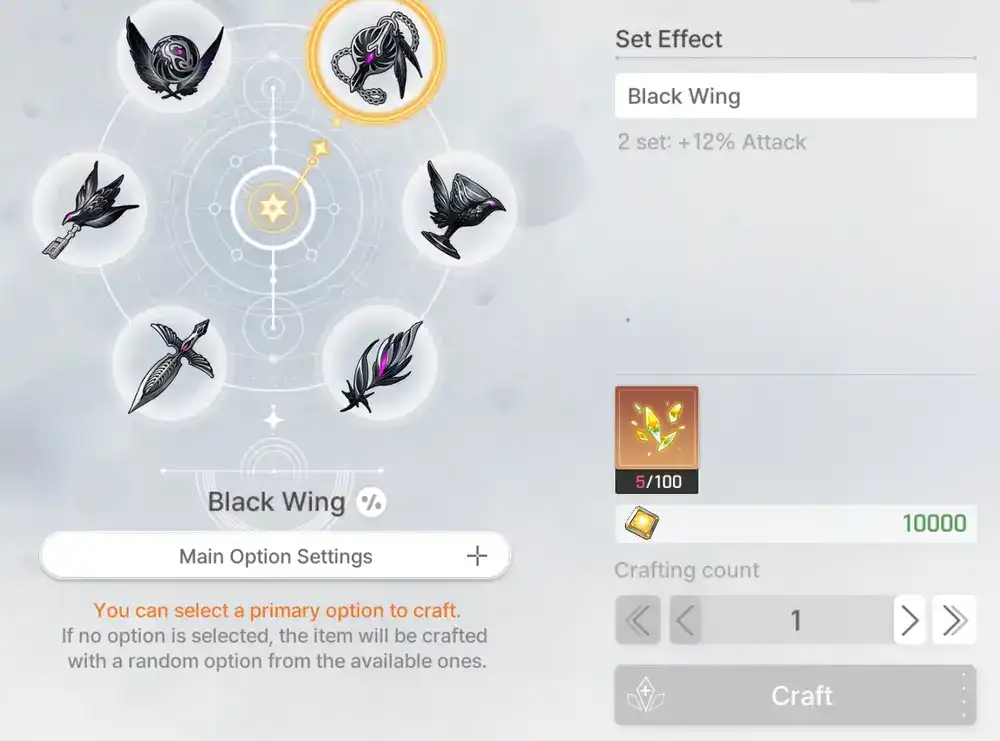Screen dimensions: 1000x741
Task: Click the percent icon beside Black Wing
Action: click(371, 502)
